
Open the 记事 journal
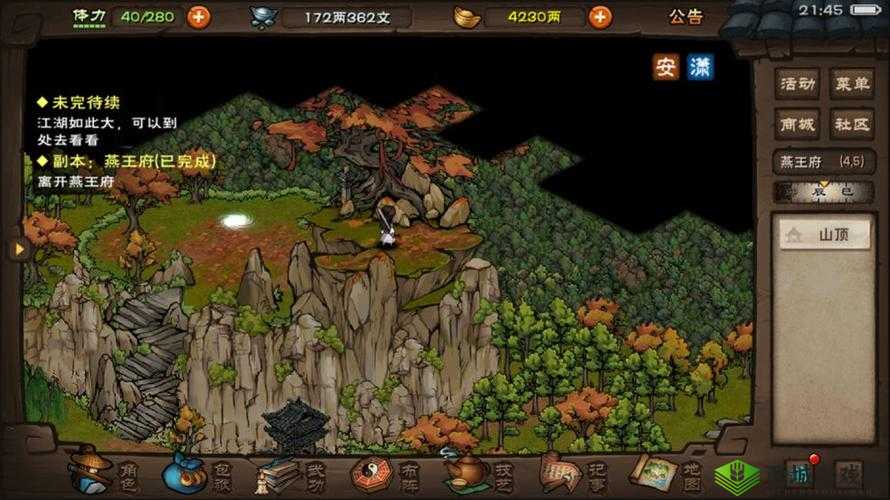click(x=568, y=472)
